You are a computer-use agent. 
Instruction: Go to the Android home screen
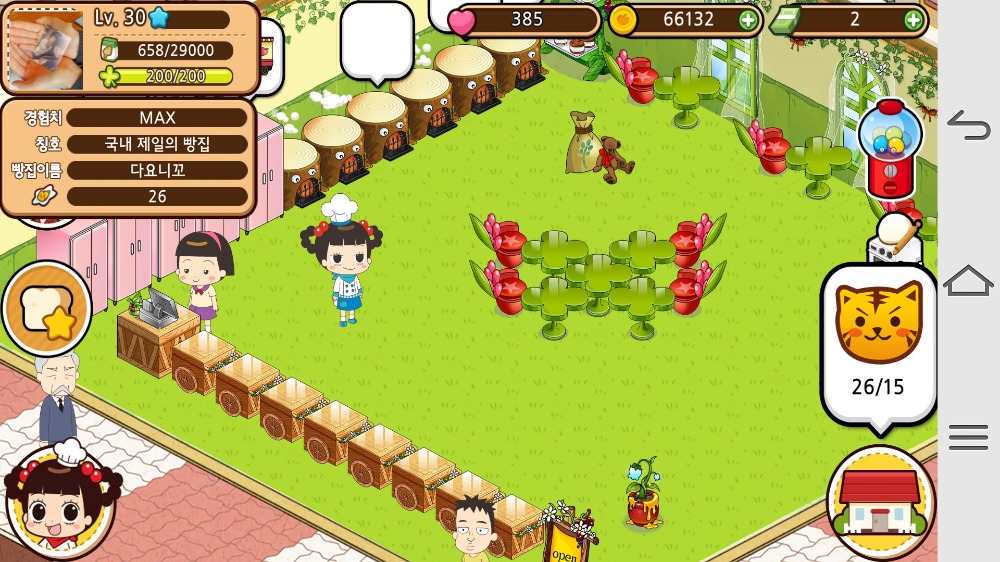coord(968,281)
